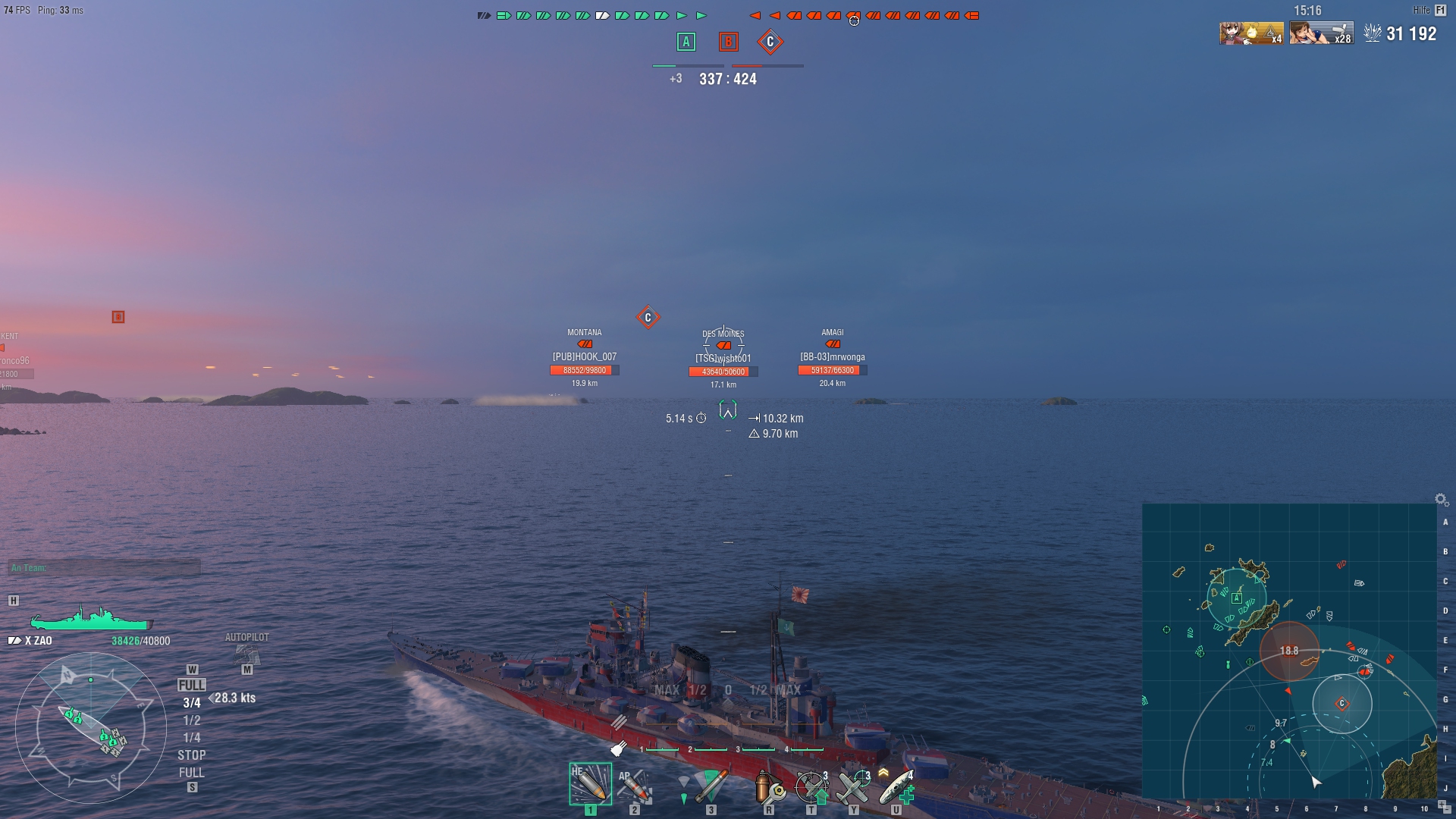Open the minimap settings gear
Screen dimensions: 1456x819
pos(1439,499)
